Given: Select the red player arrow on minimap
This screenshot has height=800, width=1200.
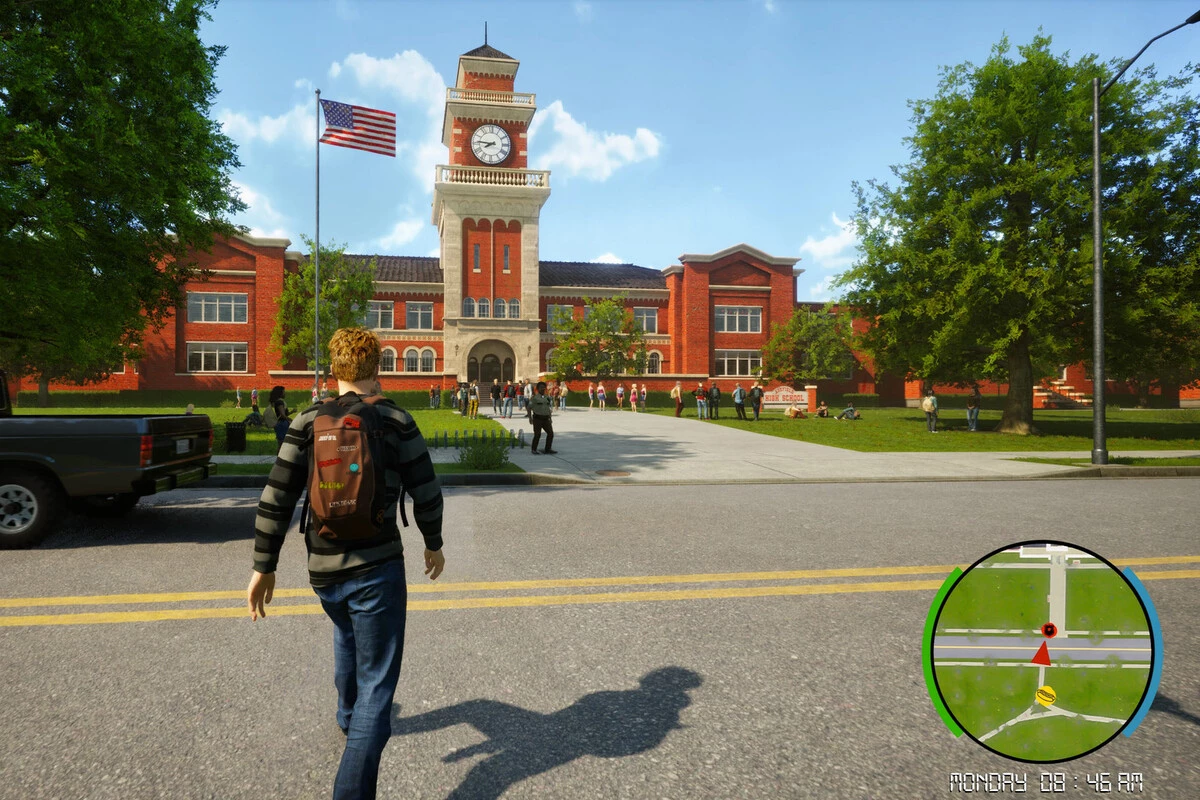Looking at the screenshot, I should [1041, 654].
